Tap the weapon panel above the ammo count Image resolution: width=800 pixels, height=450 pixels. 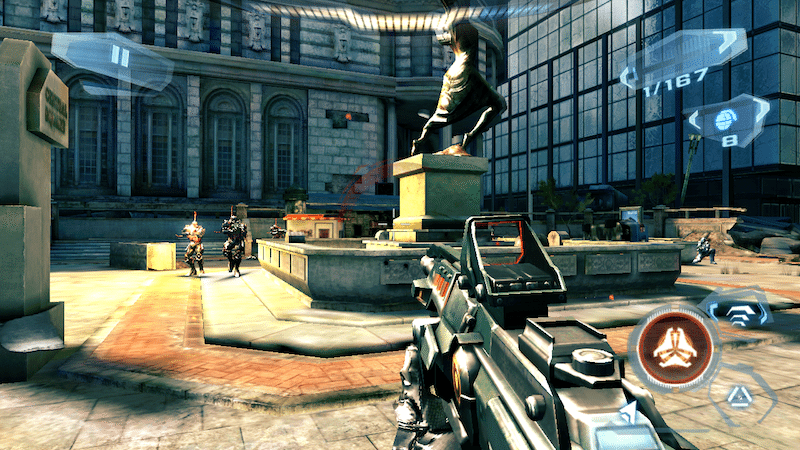click(690, 48)
